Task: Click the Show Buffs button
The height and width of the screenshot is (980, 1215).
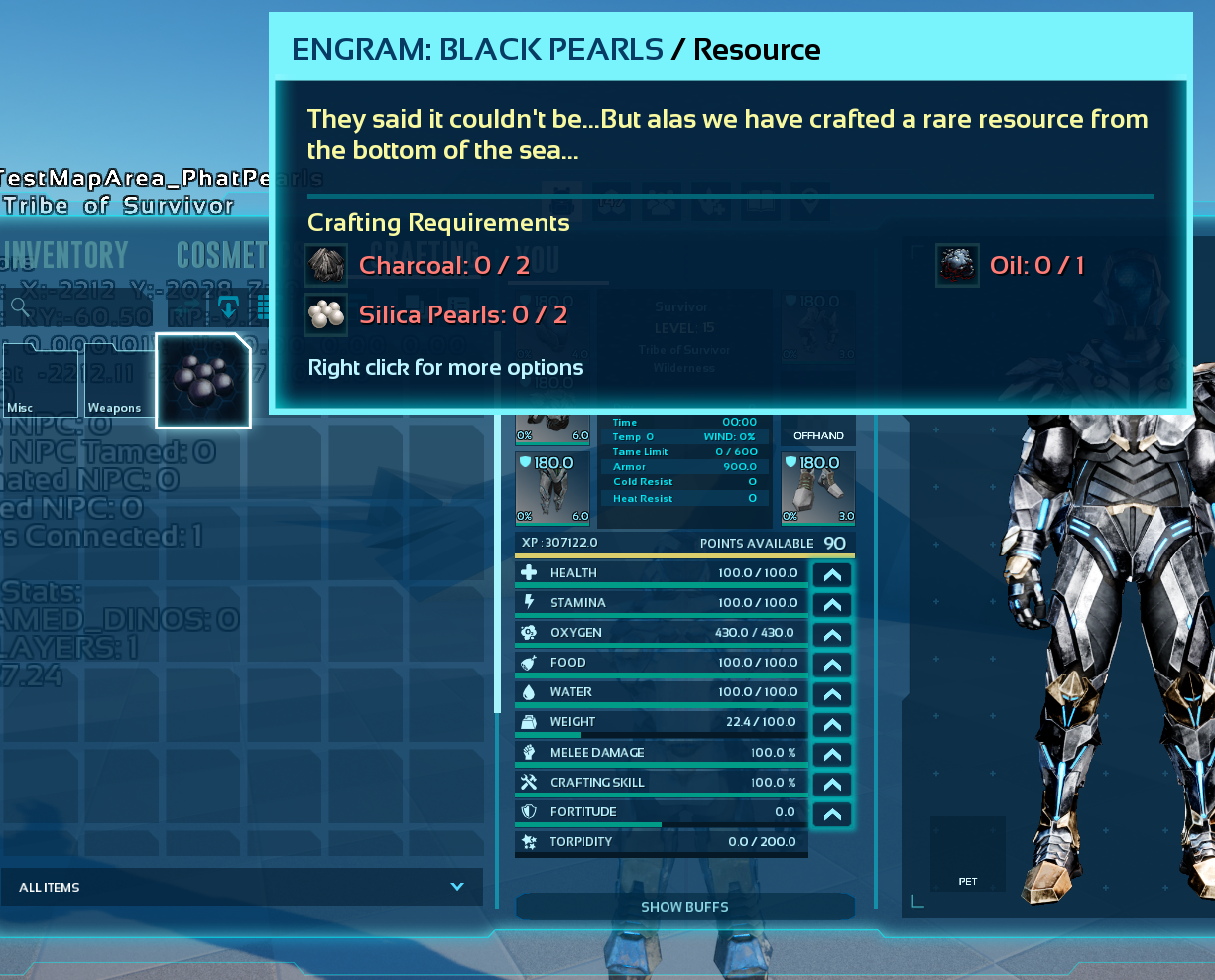Action: click(x=684, y=907)
